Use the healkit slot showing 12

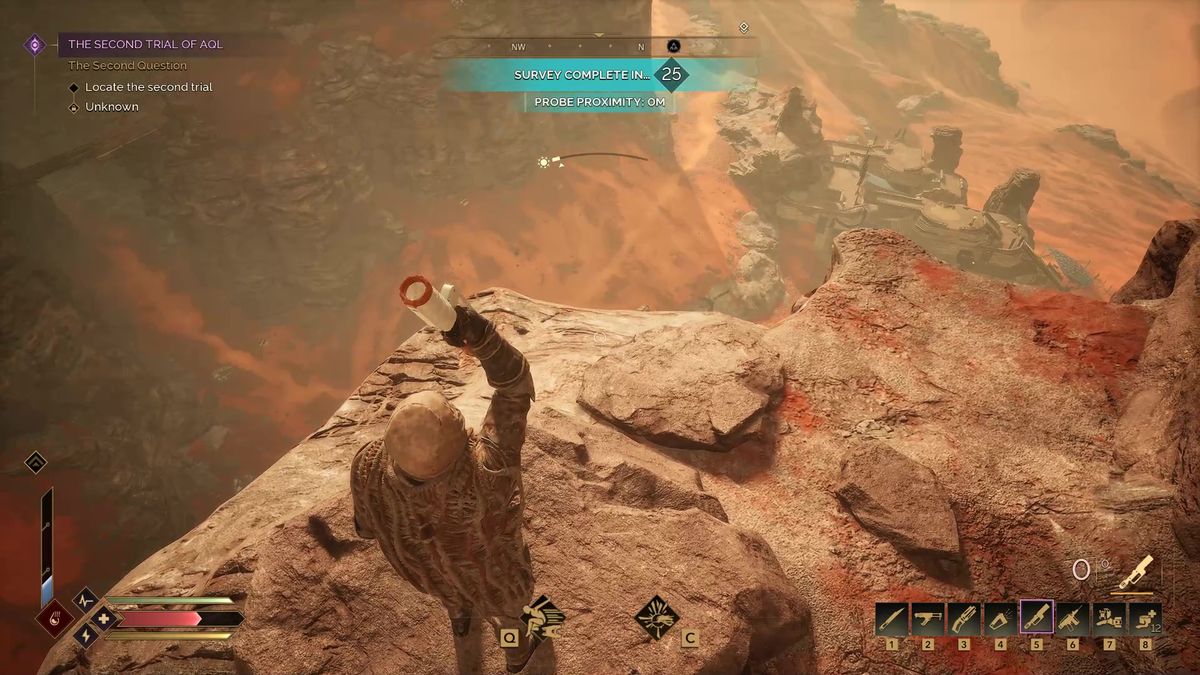coord(1144,618)
